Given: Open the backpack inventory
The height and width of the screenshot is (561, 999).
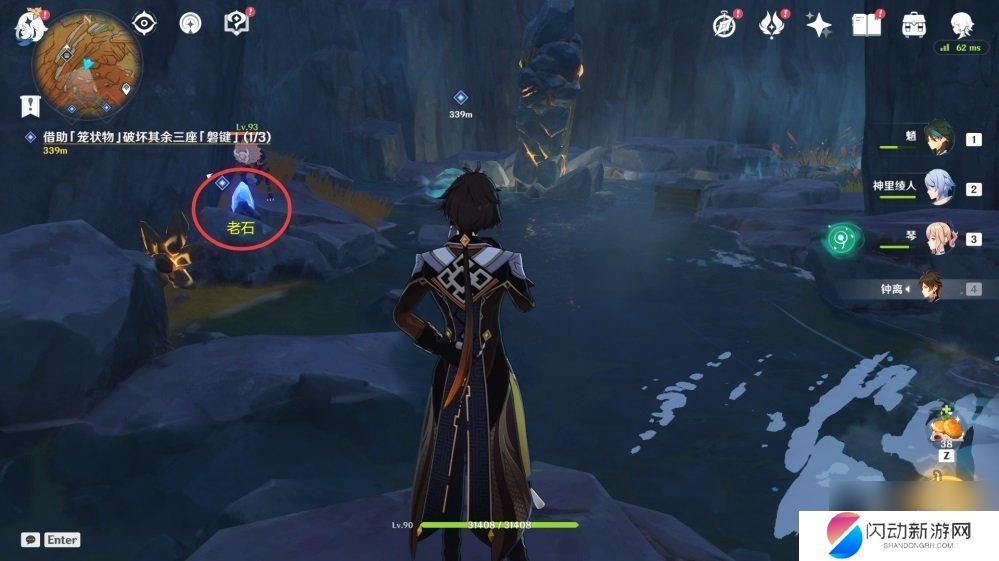Looking at the screenshot, I should pos(913,24).
